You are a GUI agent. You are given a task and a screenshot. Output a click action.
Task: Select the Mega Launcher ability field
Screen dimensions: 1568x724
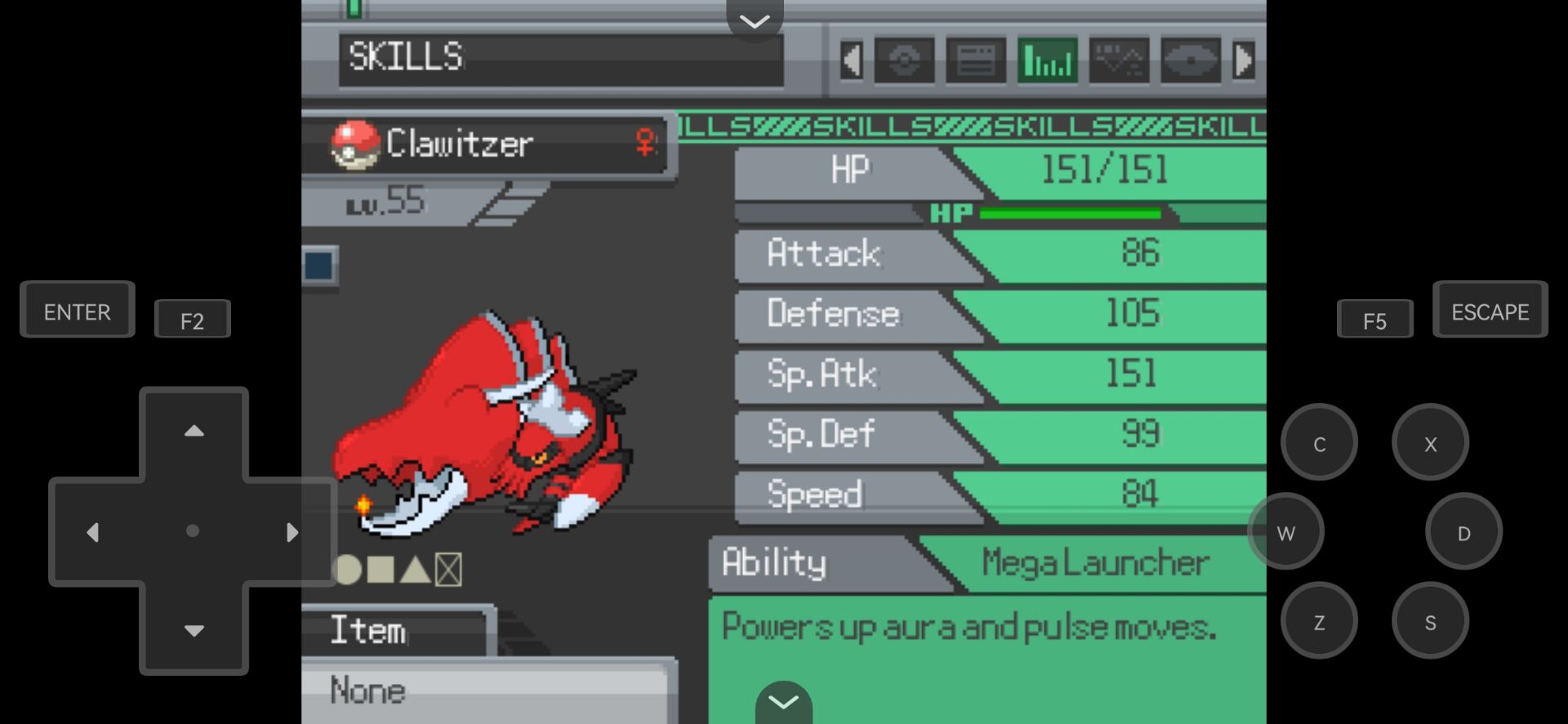pos(1094,563)
